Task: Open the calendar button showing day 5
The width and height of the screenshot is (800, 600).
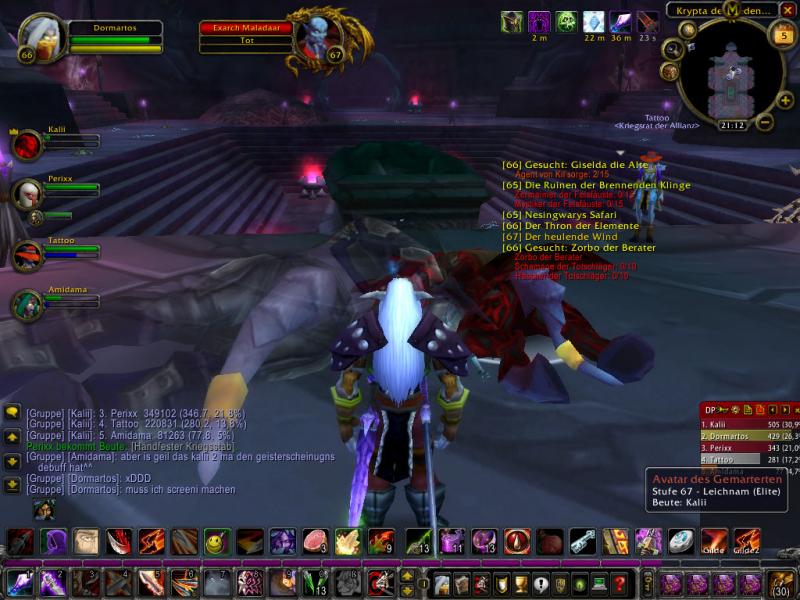Action: (x=782, y=36)
